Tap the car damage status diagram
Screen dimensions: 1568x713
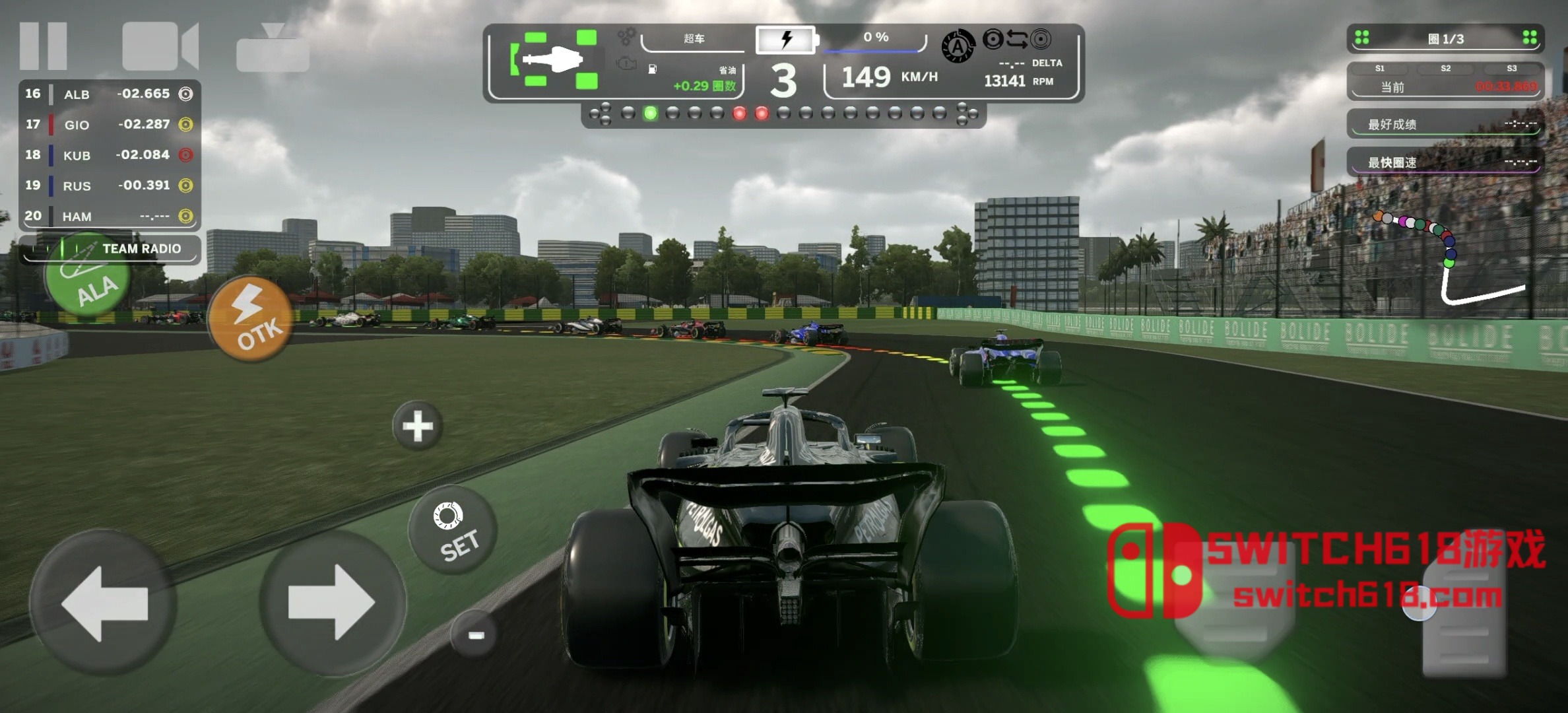[553, 60]
